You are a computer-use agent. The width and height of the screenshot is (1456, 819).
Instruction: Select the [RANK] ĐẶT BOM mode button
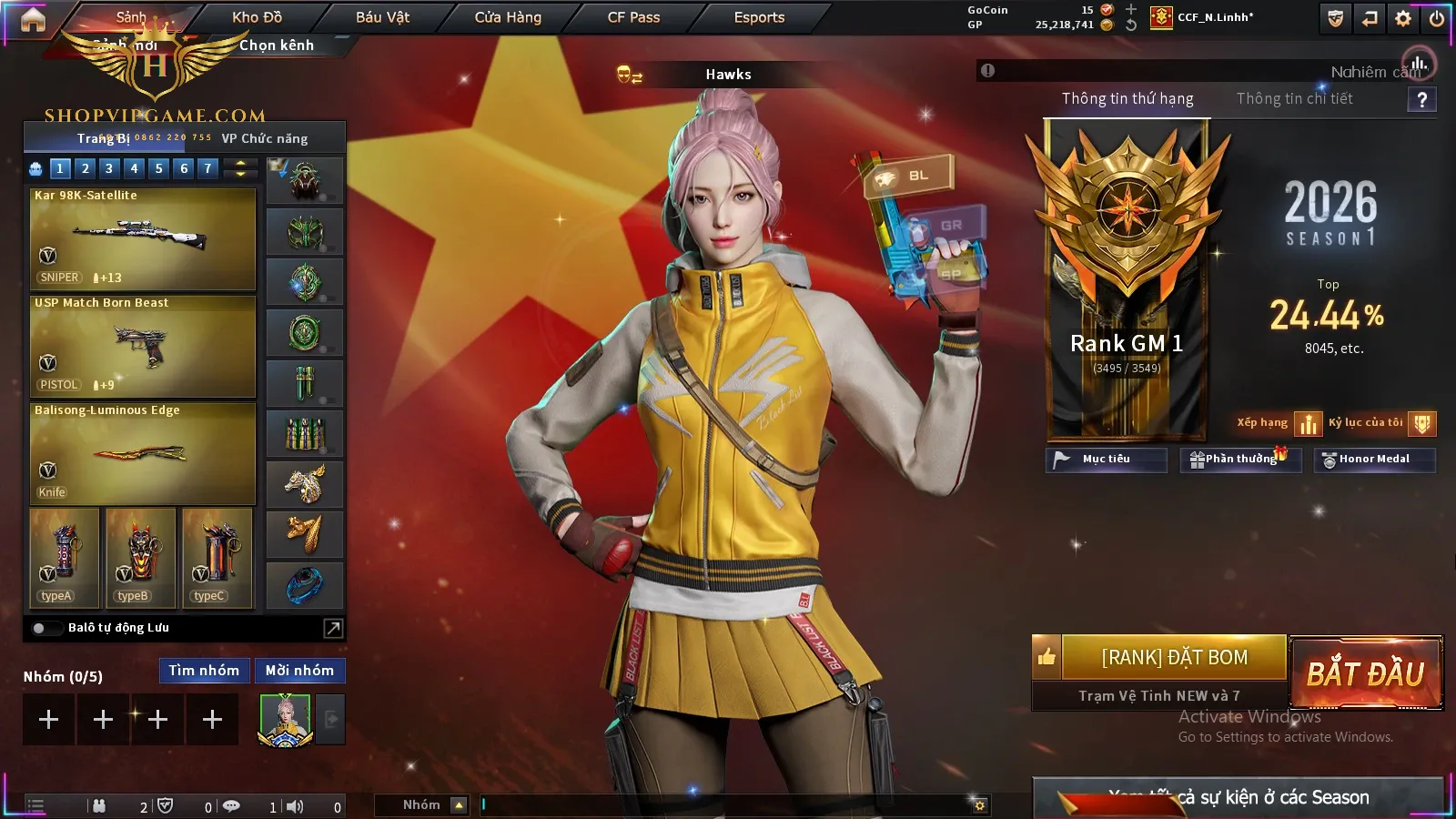[x=1174, y=657]
